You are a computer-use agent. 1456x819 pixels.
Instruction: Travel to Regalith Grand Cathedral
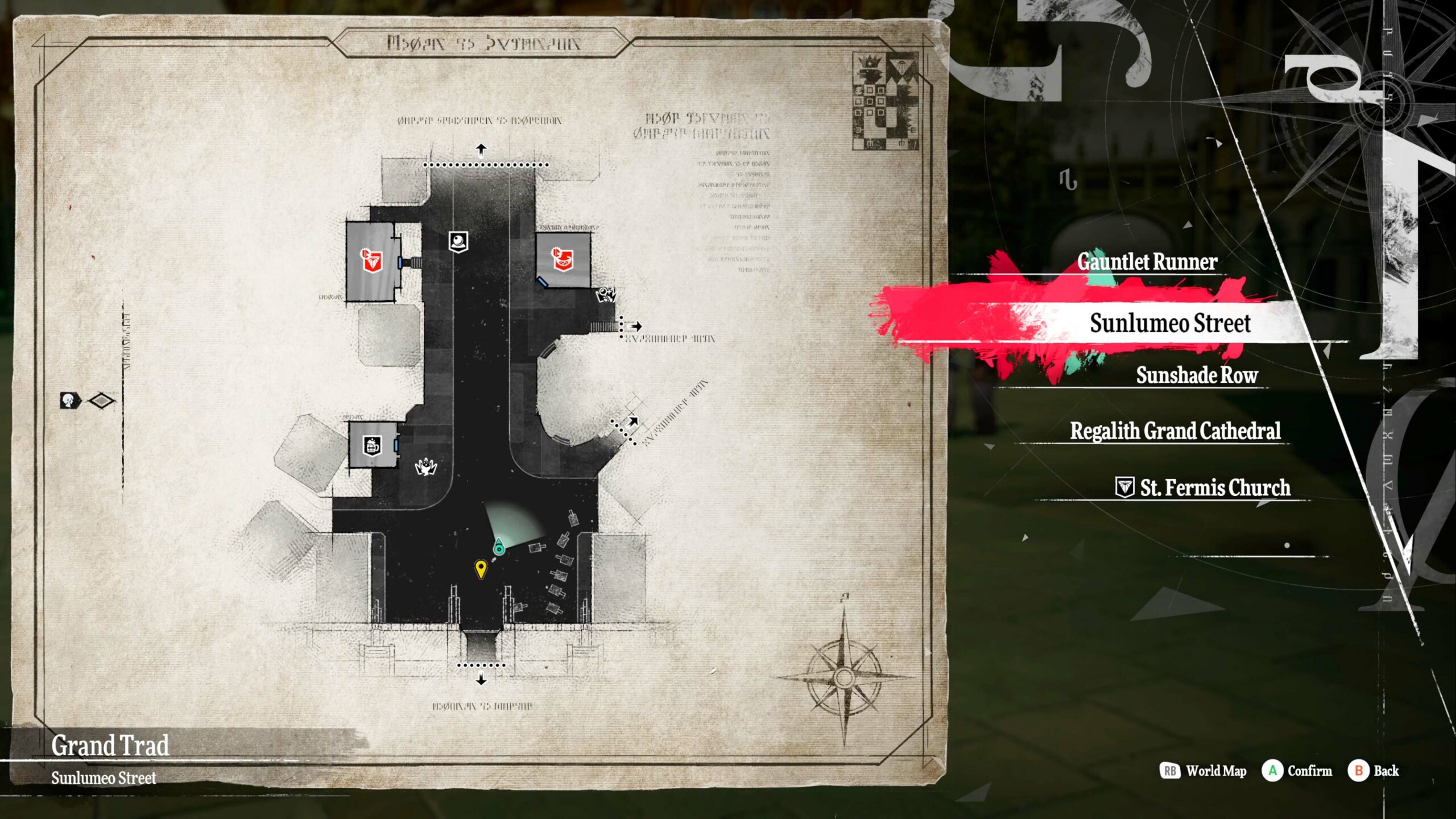1175,431
